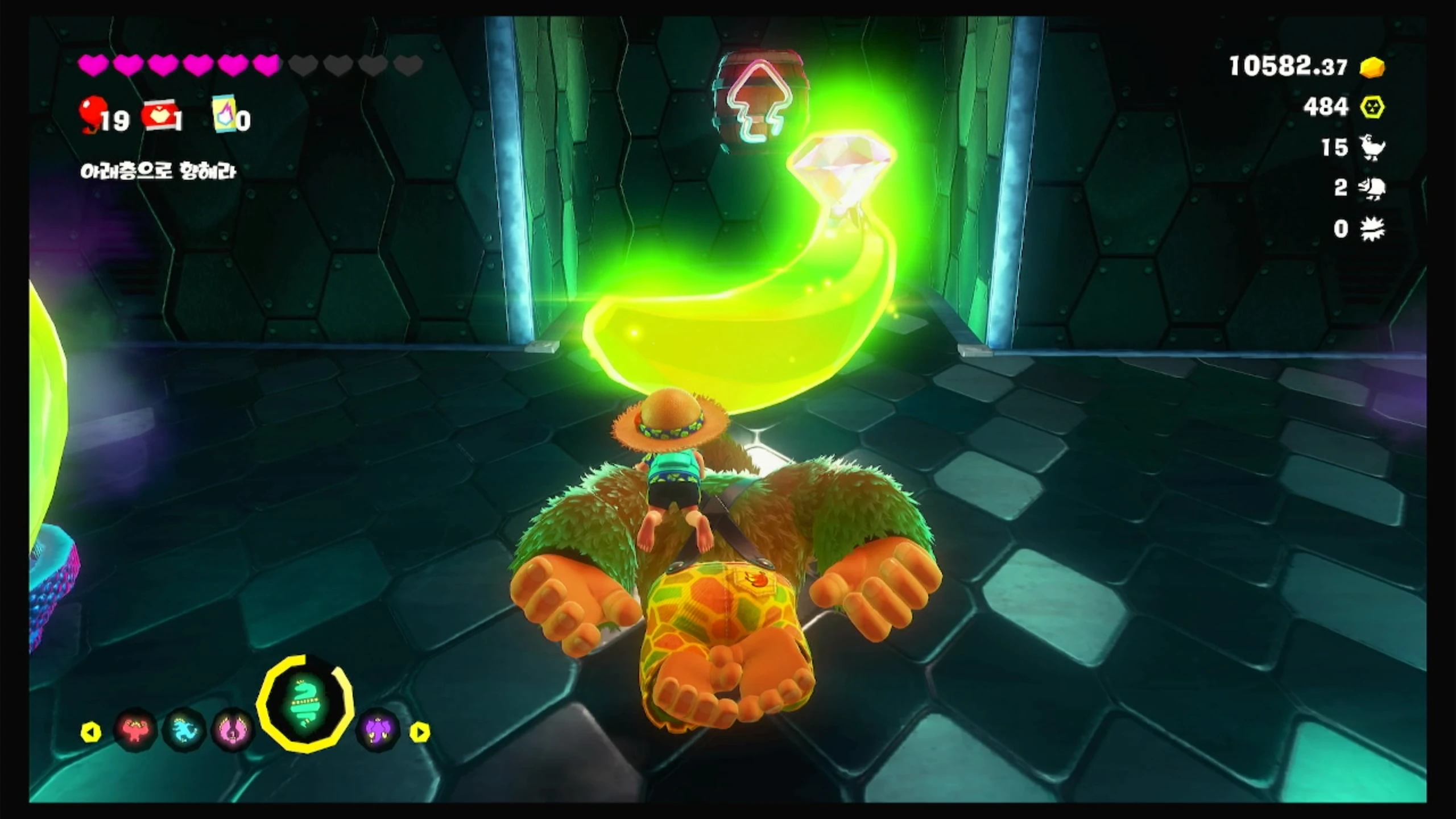Click the left arrow of the Bananza selector
Image resolution: width=1456 pixels, height=819 pixels.
click(91, 732)
